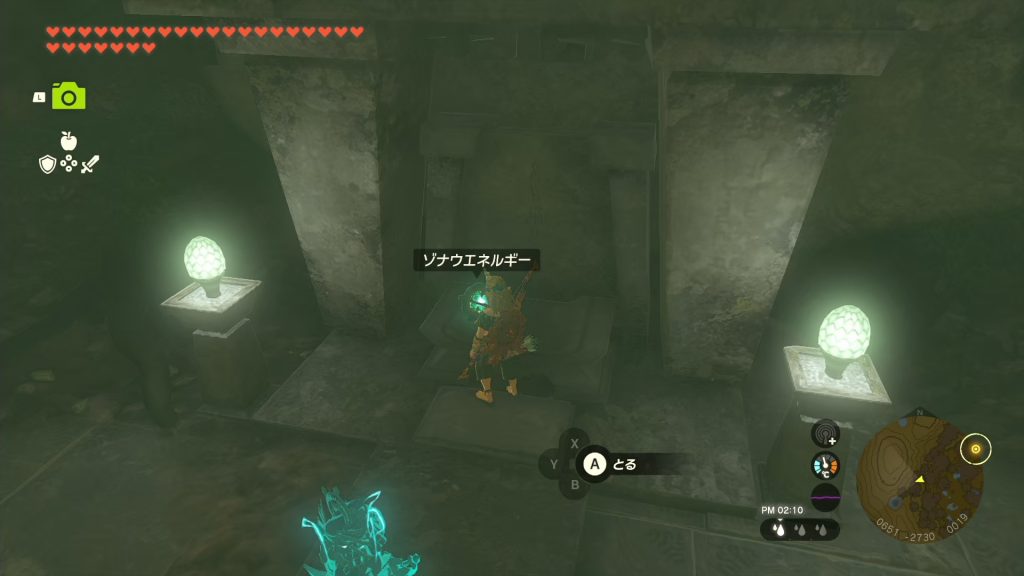Click the purple noise meter icon
The image size is (1024, 576).
click(x=825, y=497)
